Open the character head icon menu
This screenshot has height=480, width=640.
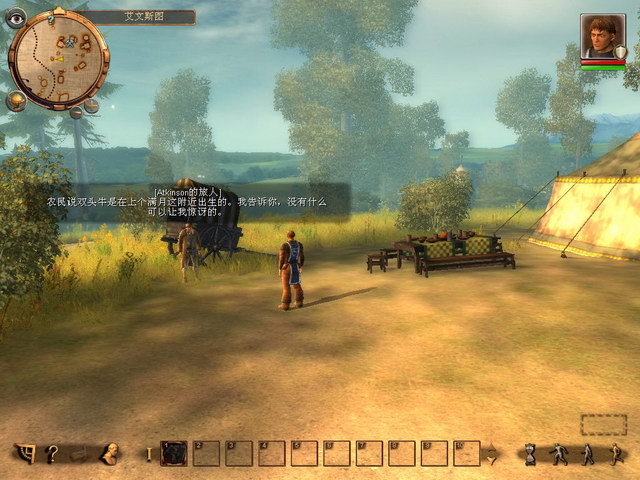pyautogui.click(x=108, y=453)
